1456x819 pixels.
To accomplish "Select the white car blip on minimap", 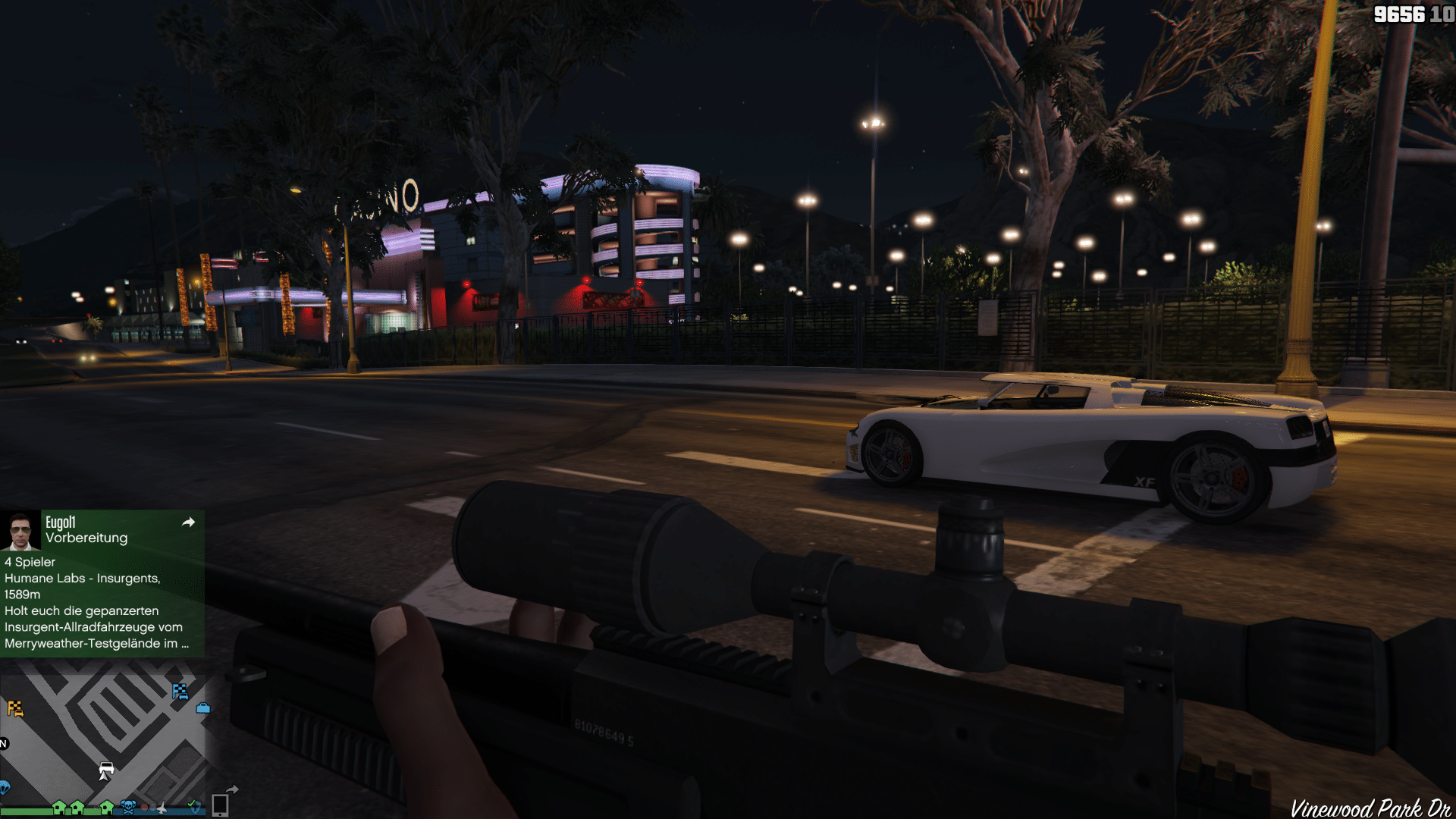I will click(106, 769).
